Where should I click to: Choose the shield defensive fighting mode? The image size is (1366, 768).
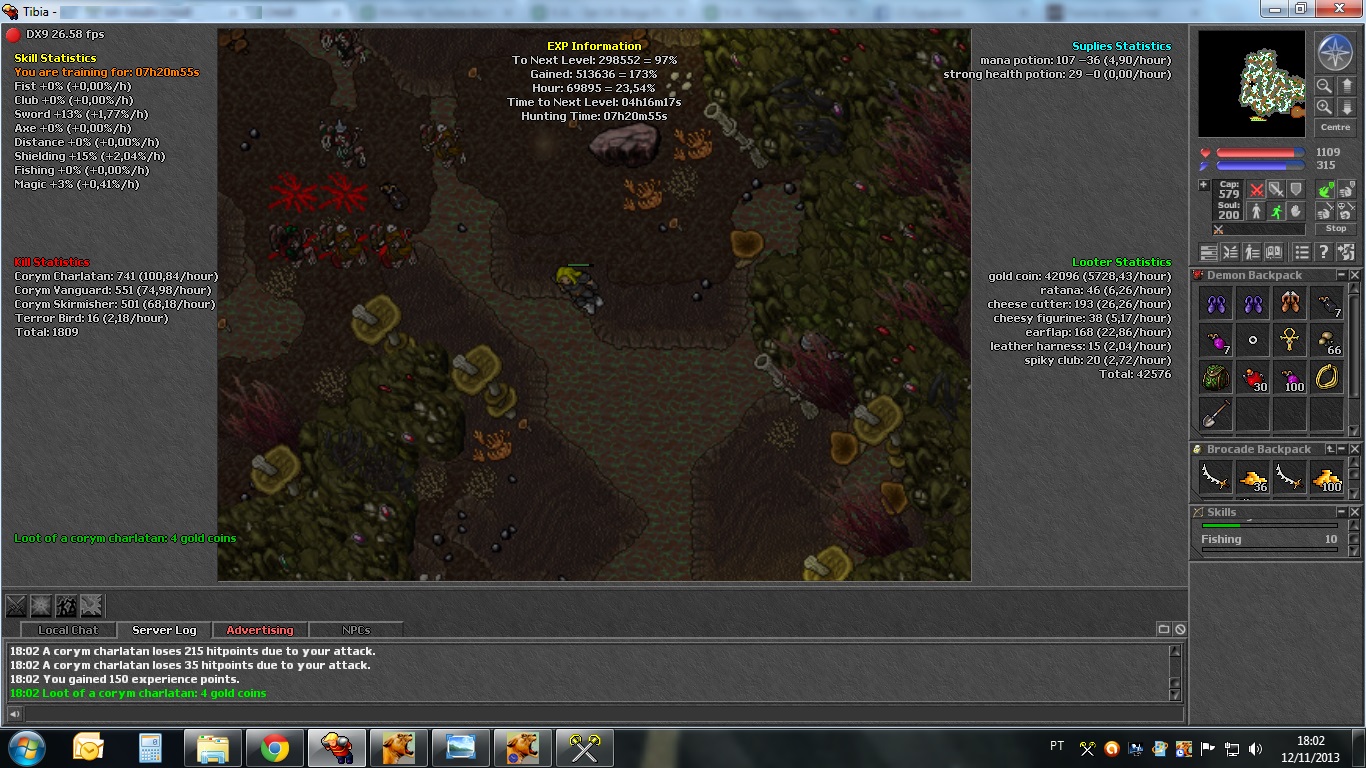pos(1296,189)
